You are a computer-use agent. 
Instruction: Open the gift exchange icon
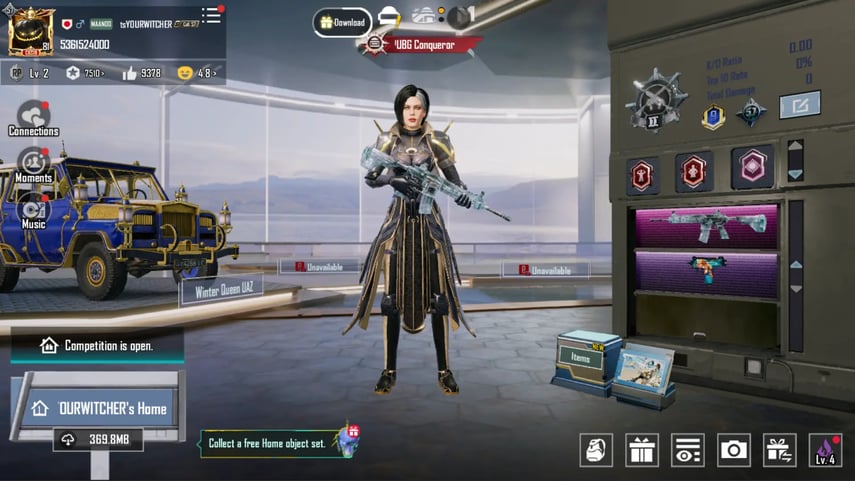click(x=780, y=450)
